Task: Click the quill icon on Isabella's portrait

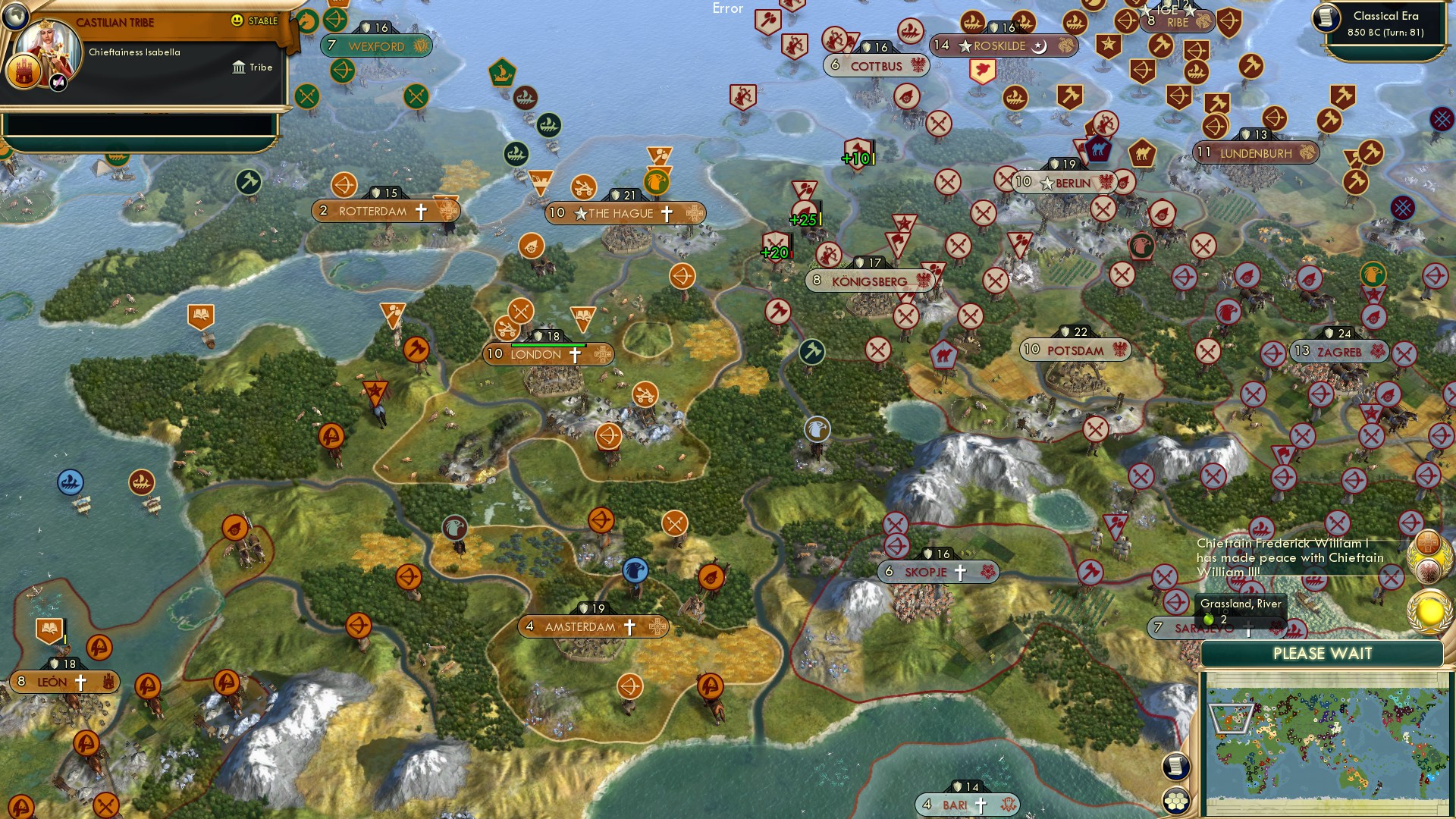Action: pos(57,83)
